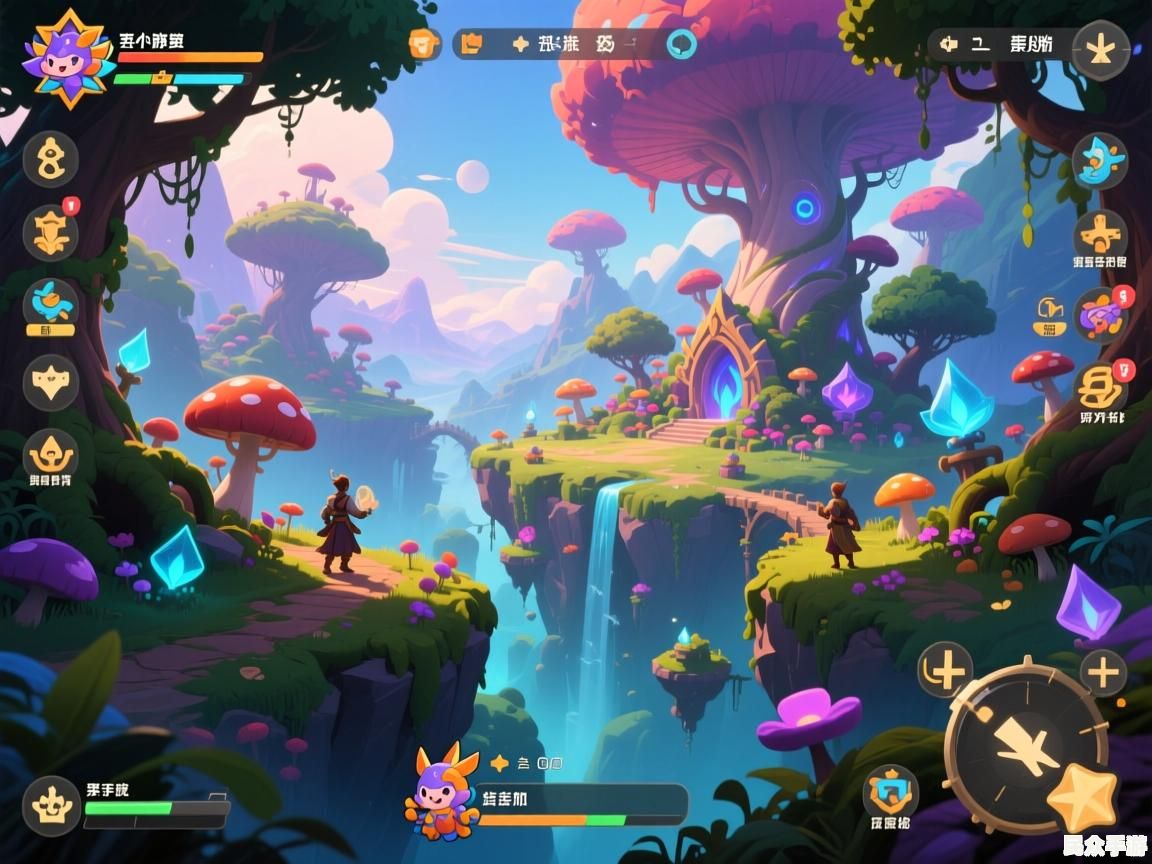The width and height of the screenshot is (1152, 864).
Task: Open the golden cross-shaped labeled icon
Action: (x=1100, y=237)
